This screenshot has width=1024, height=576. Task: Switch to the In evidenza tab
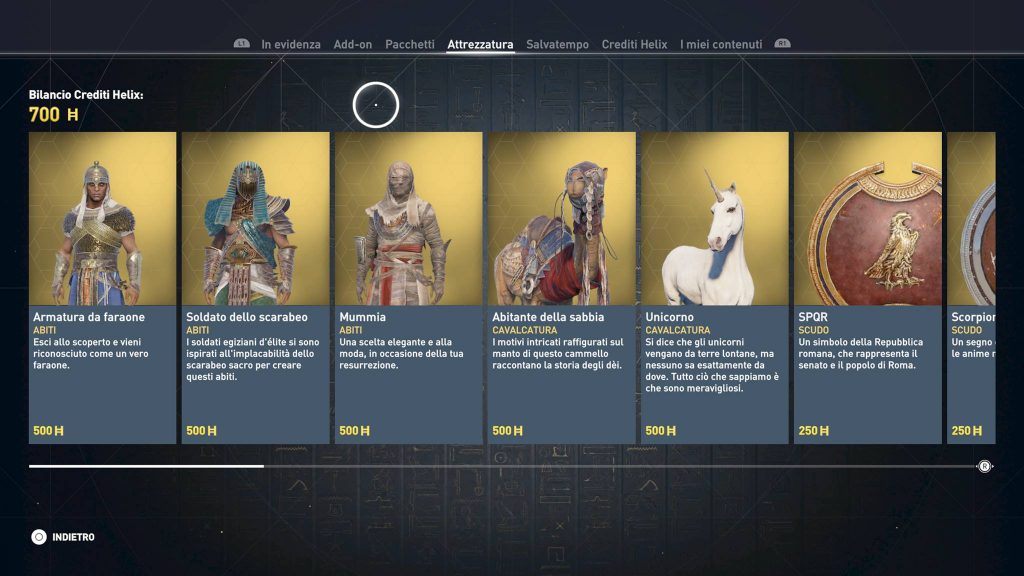291,44
